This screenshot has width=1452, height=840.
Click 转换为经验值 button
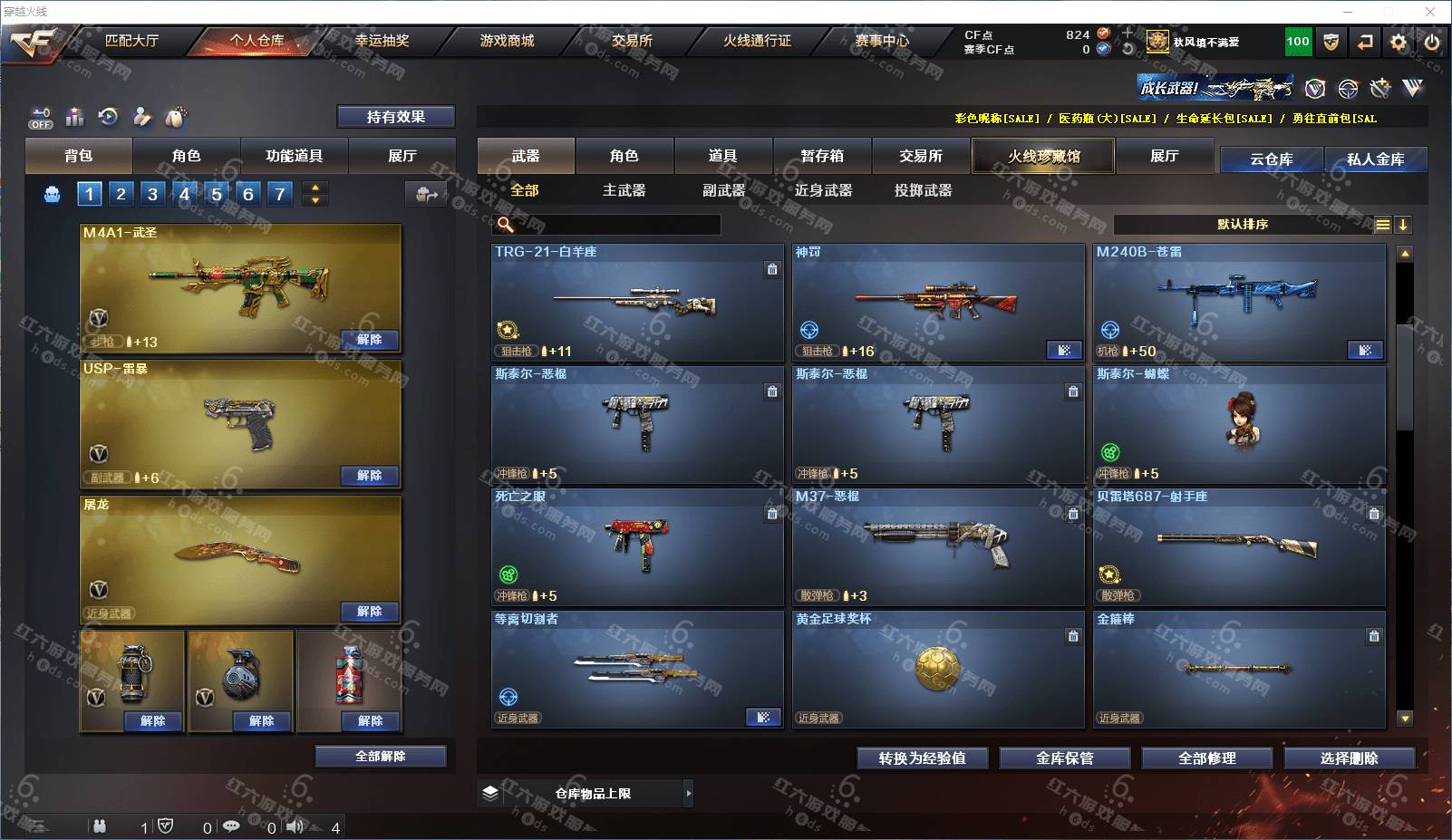pos(922,758)
